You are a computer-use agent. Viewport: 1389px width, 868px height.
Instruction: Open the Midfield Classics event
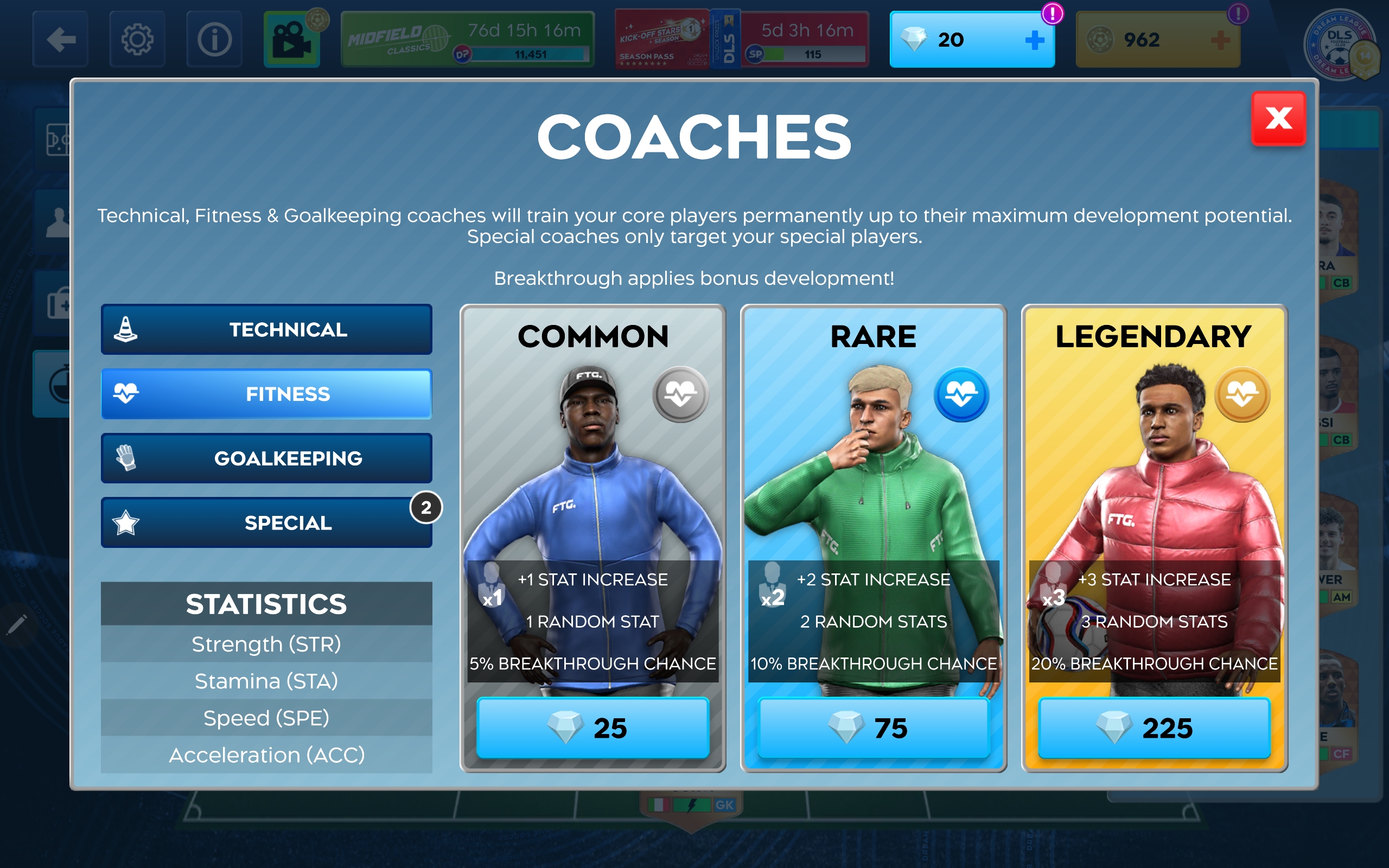coord(467,40)
